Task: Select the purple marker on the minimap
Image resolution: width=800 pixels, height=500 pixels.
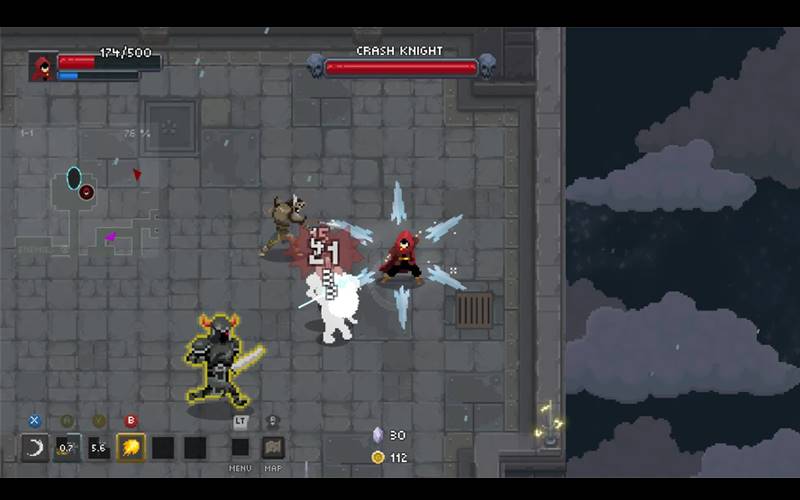Action: pyautogui.click(x=110, y=237)
